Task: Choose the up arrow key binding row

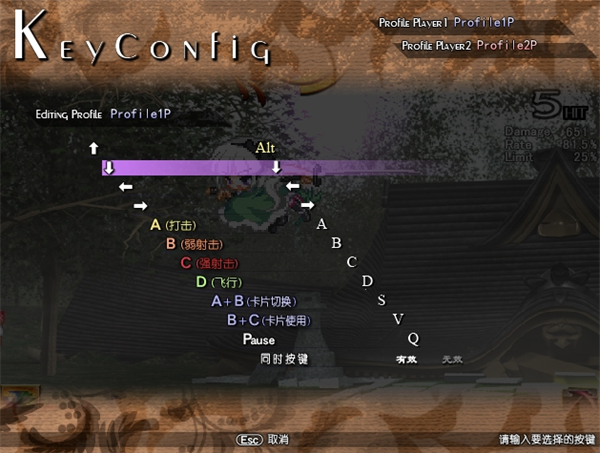Action: coord(94,148)
